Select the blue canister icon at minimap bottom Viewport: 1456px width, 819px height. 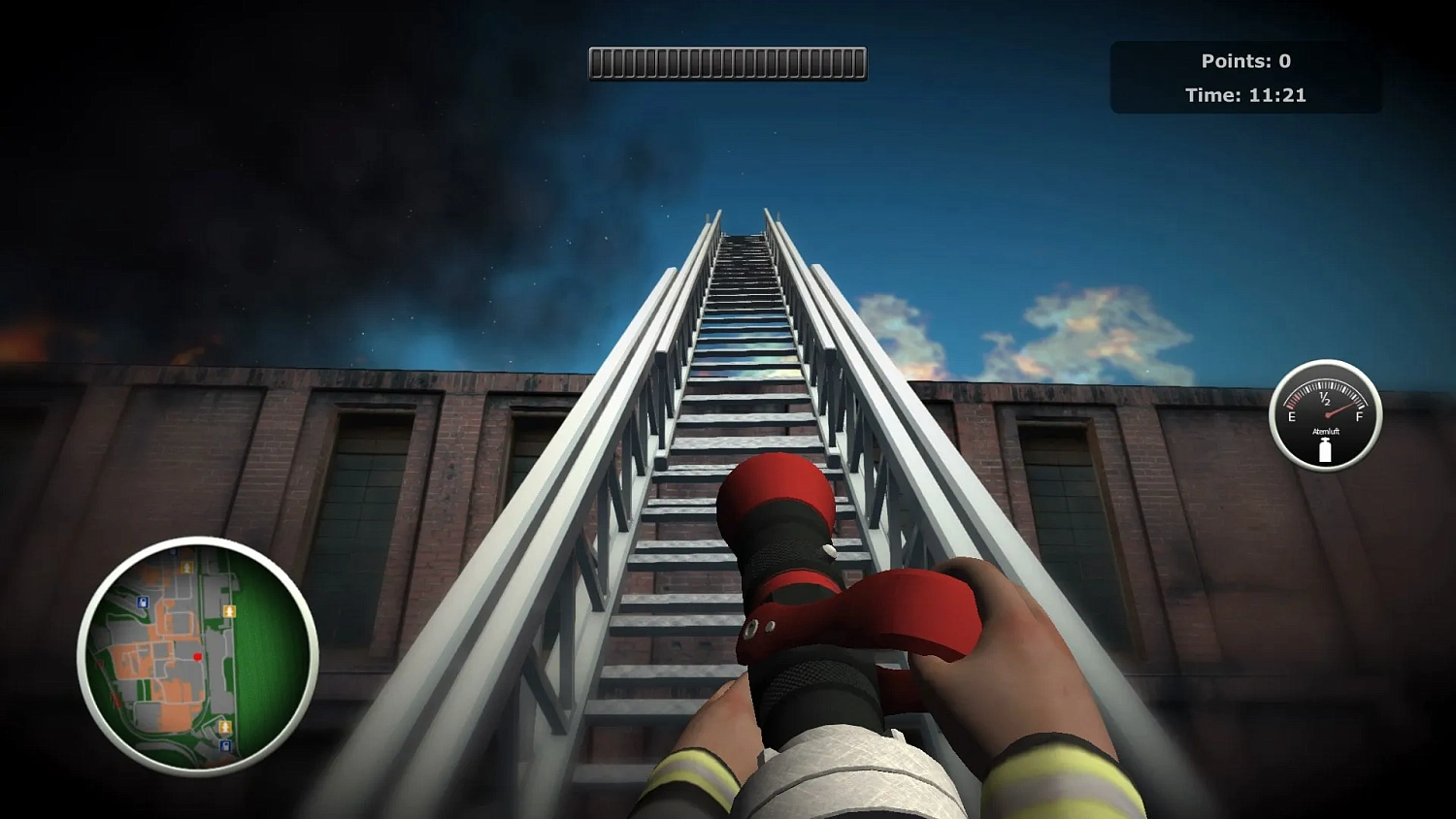224,744
